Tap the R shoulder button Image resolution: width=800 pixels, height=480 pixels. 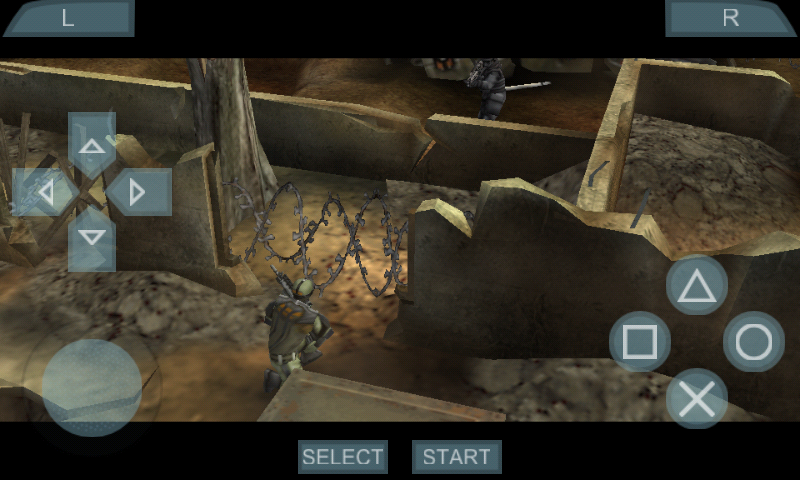pyautogui.click(x=731, y=18)
